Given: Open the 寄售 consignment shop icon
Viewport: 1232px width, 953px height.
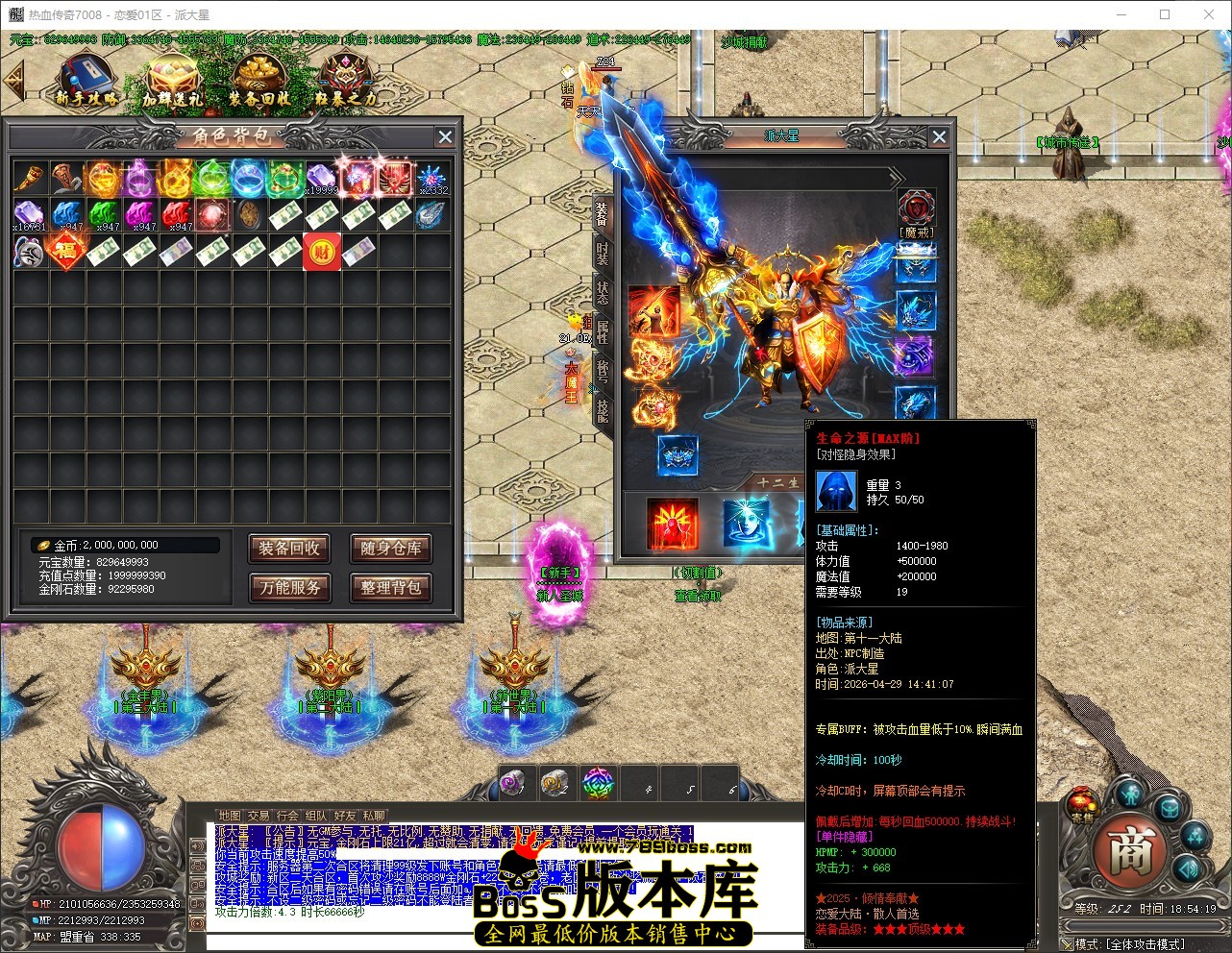Looking at the screenshot, I should point(1081,804).
